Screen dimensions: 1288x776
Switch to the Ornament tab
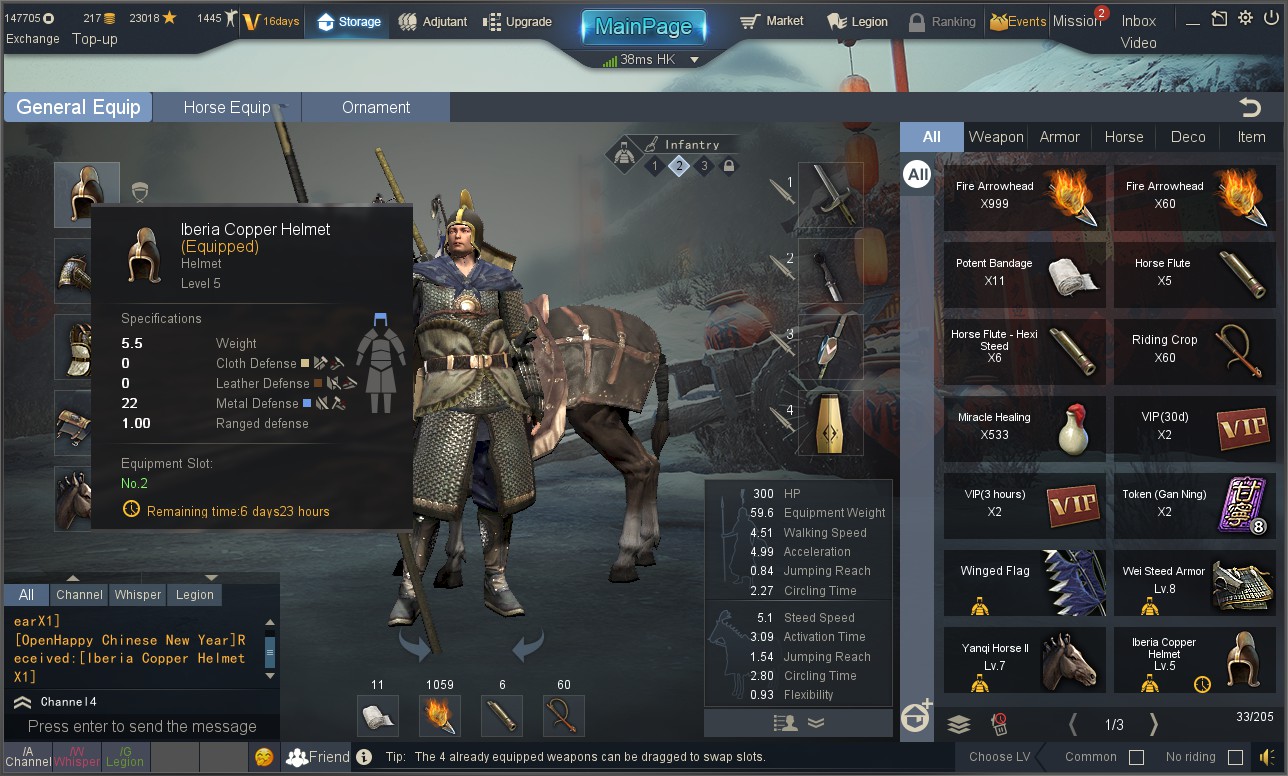[x=376, y=107]
